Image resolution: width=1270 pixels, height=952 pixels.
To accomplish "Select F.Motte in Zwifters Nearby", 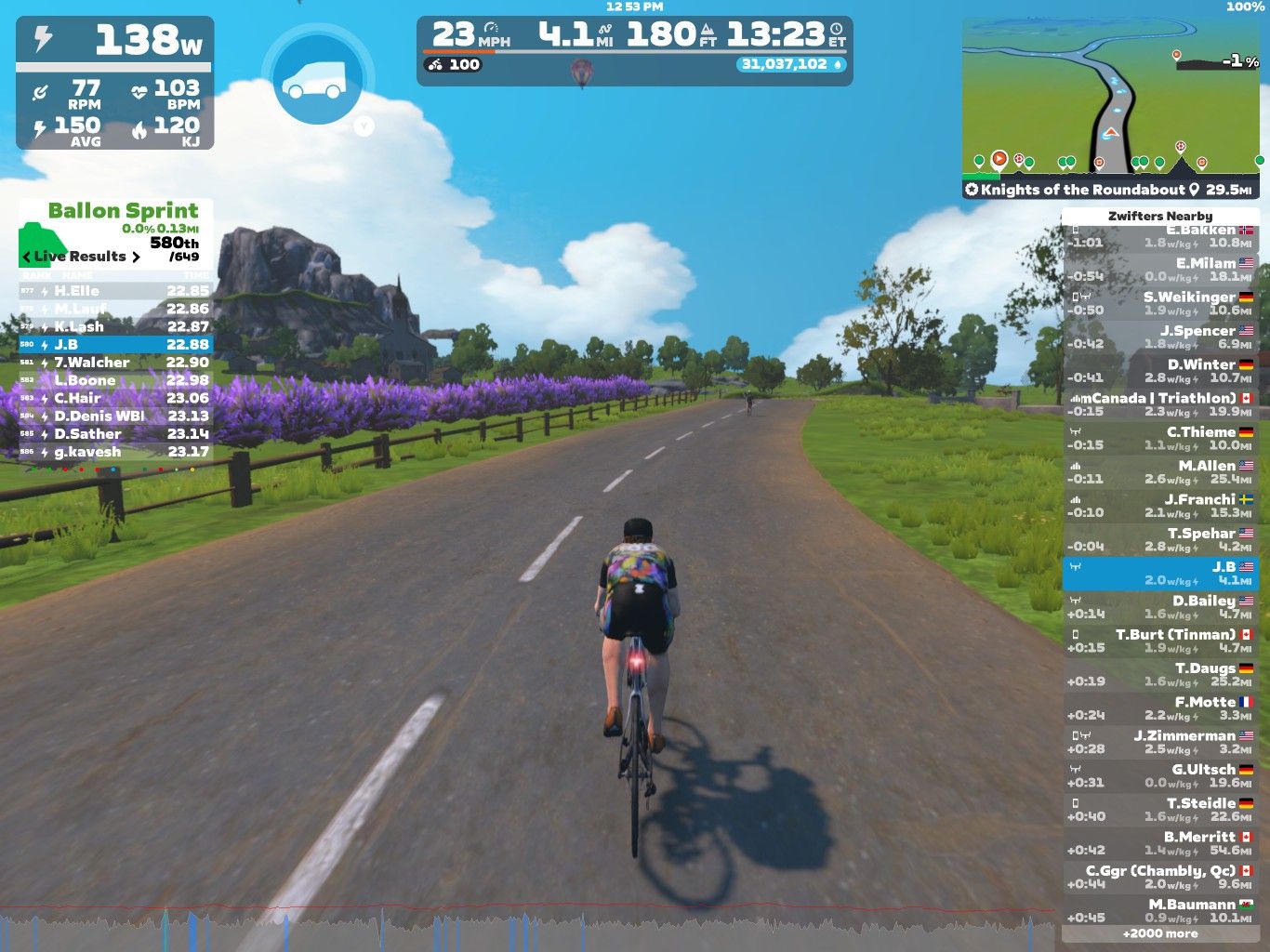I will (1159, 708).
